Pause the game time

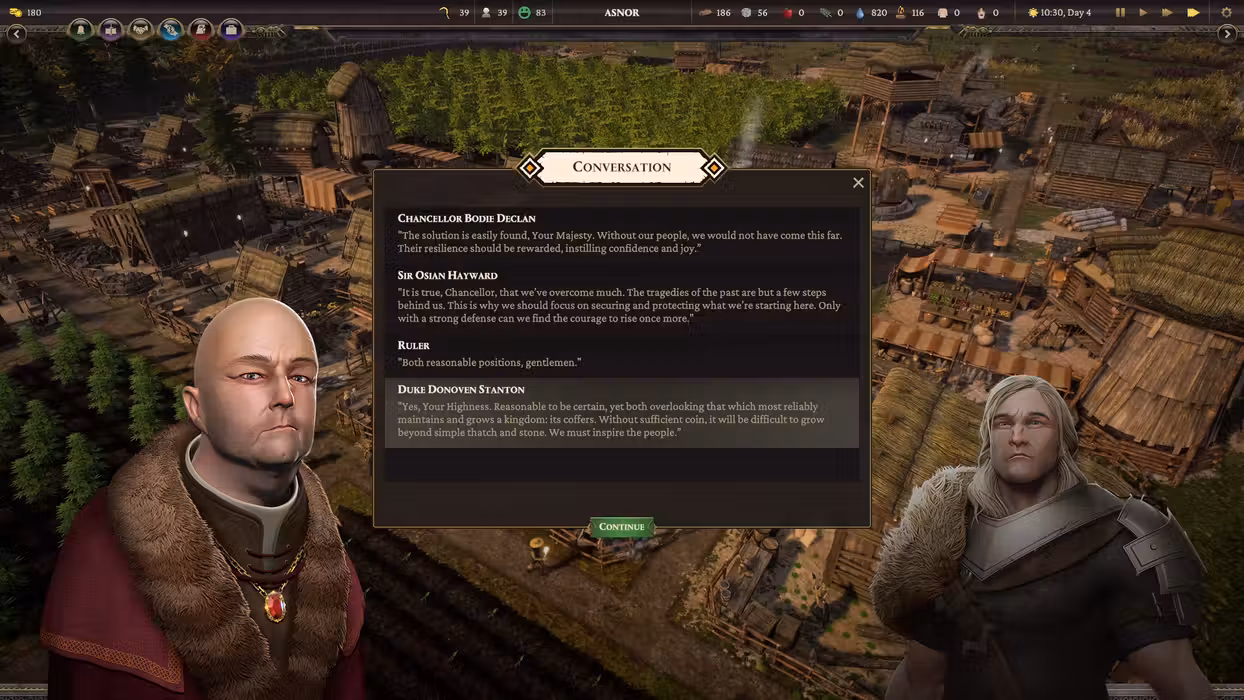(1120, 13)
